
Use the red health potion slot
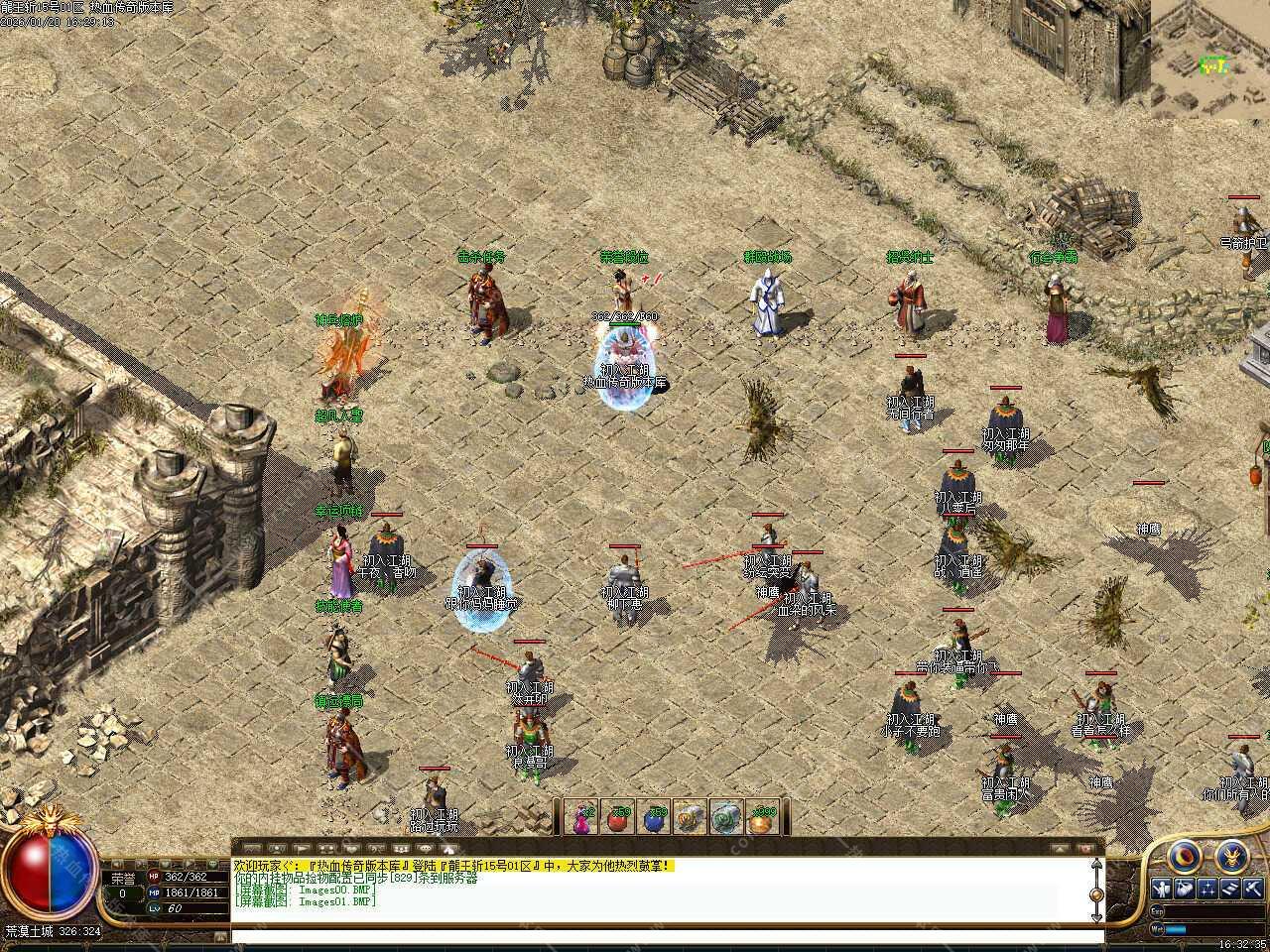620,817
